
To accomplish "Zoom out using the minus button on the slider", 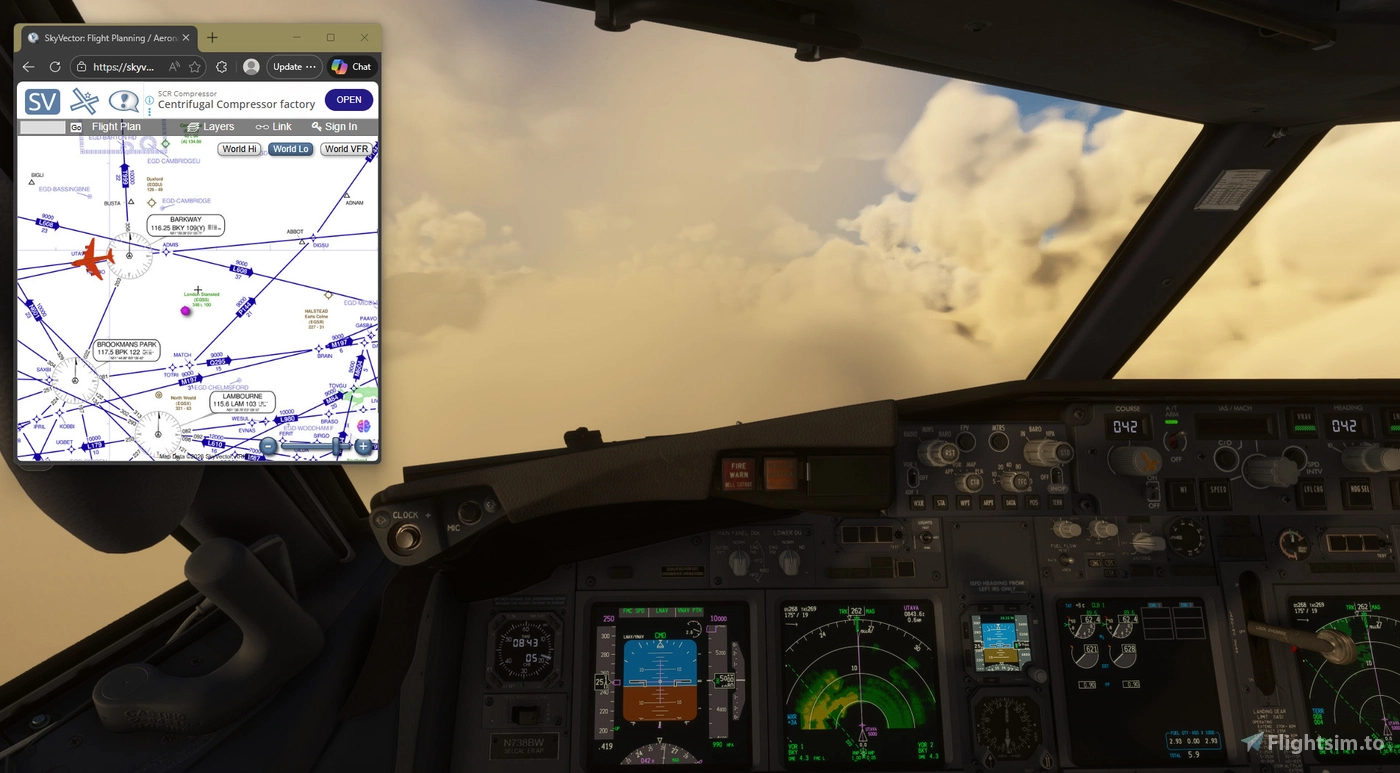I will coord(268,447).
